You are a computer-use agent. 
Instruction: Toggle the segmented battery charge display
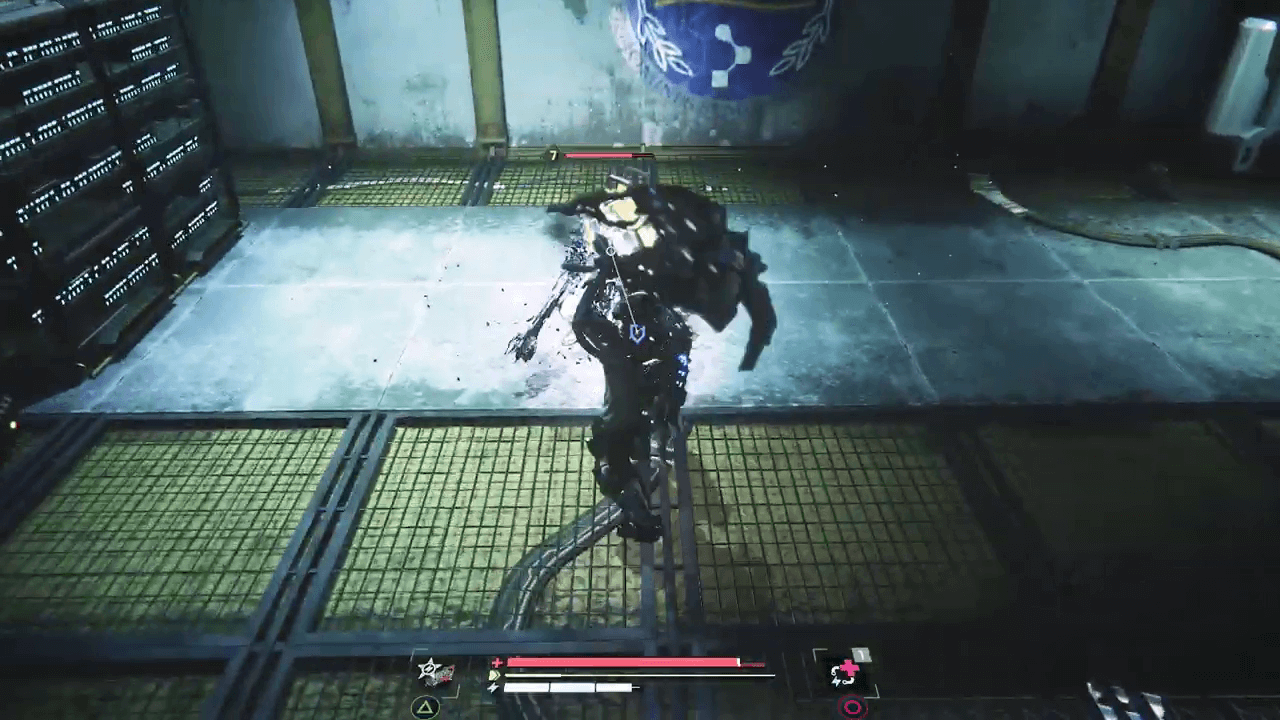[x=570, y=688]
